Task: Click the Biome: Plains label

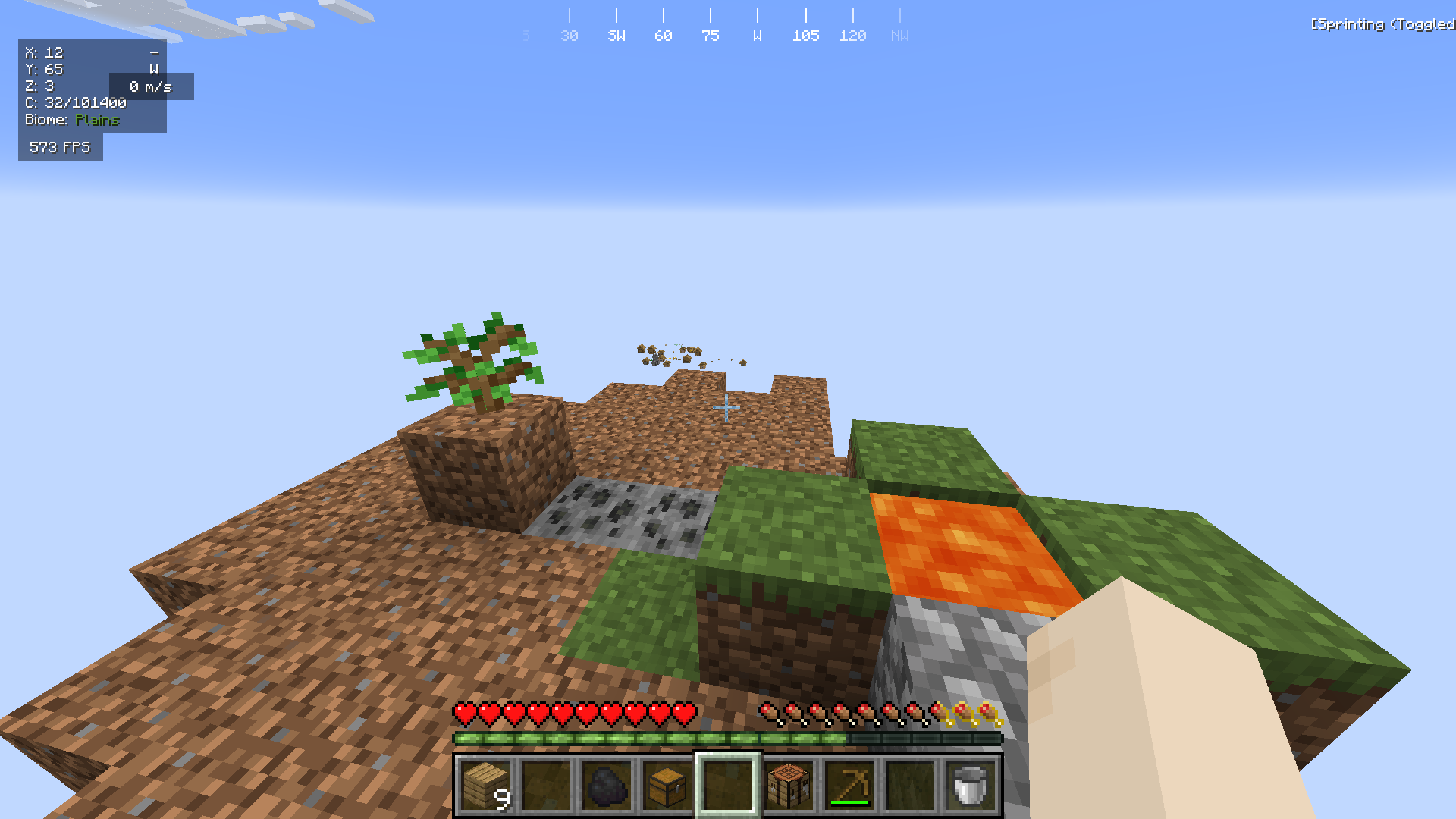Action: coord(72,120)
